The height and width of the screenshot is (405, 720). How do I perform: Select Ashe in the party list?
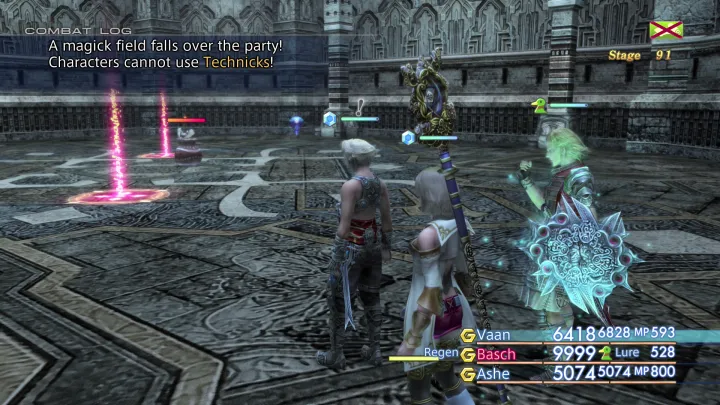click(x=494, y=374)
